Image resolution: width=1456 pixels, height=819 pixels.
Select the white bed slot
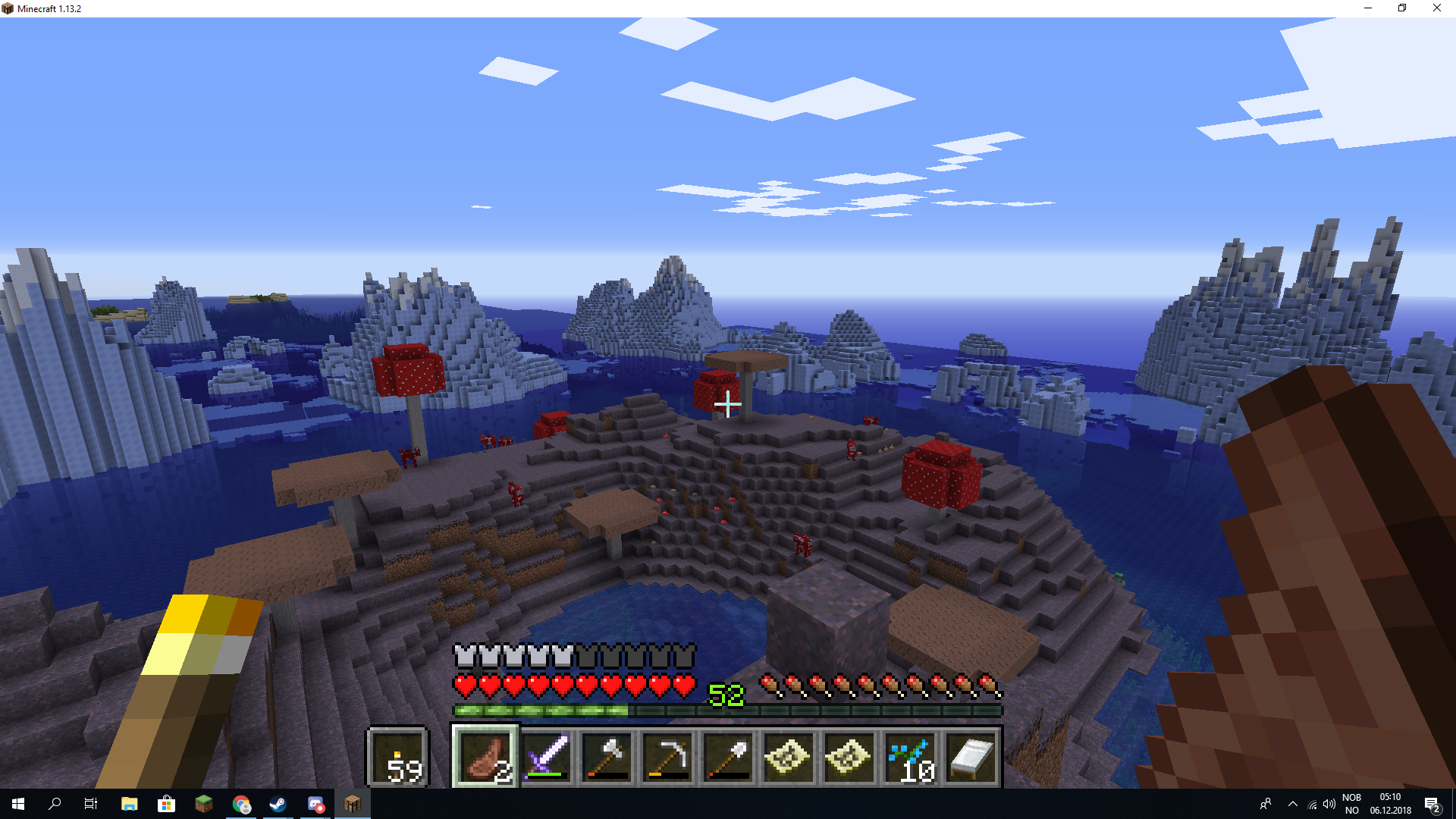971,757
